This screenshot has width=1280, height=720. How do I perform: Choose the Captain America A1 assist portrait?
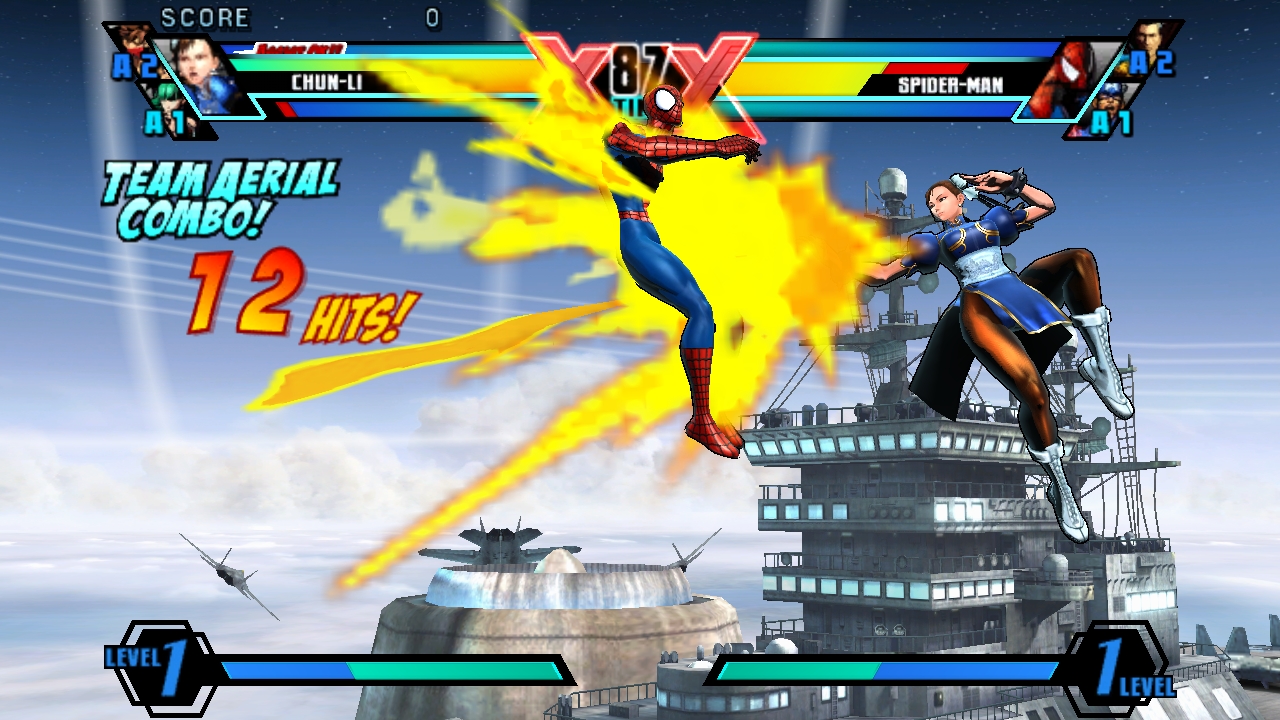click(1112, 100)
